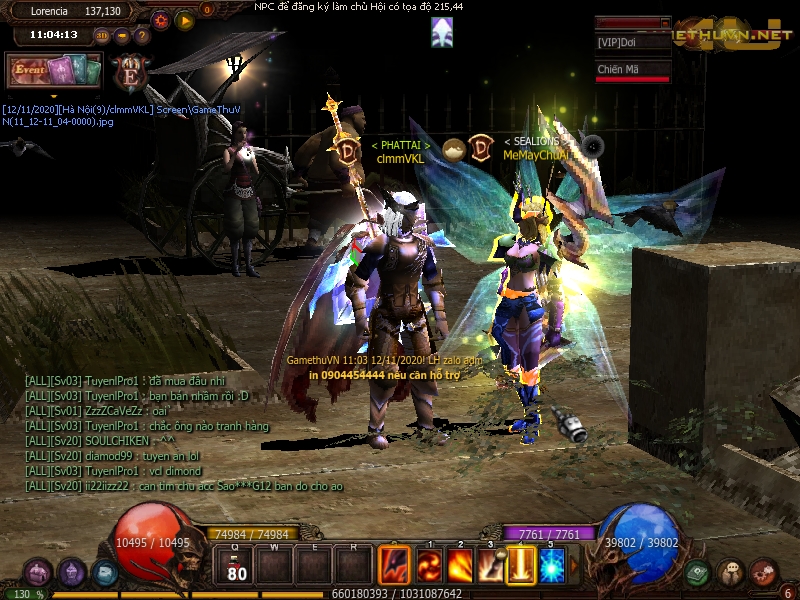Activate the orange play arrow button

184,19
